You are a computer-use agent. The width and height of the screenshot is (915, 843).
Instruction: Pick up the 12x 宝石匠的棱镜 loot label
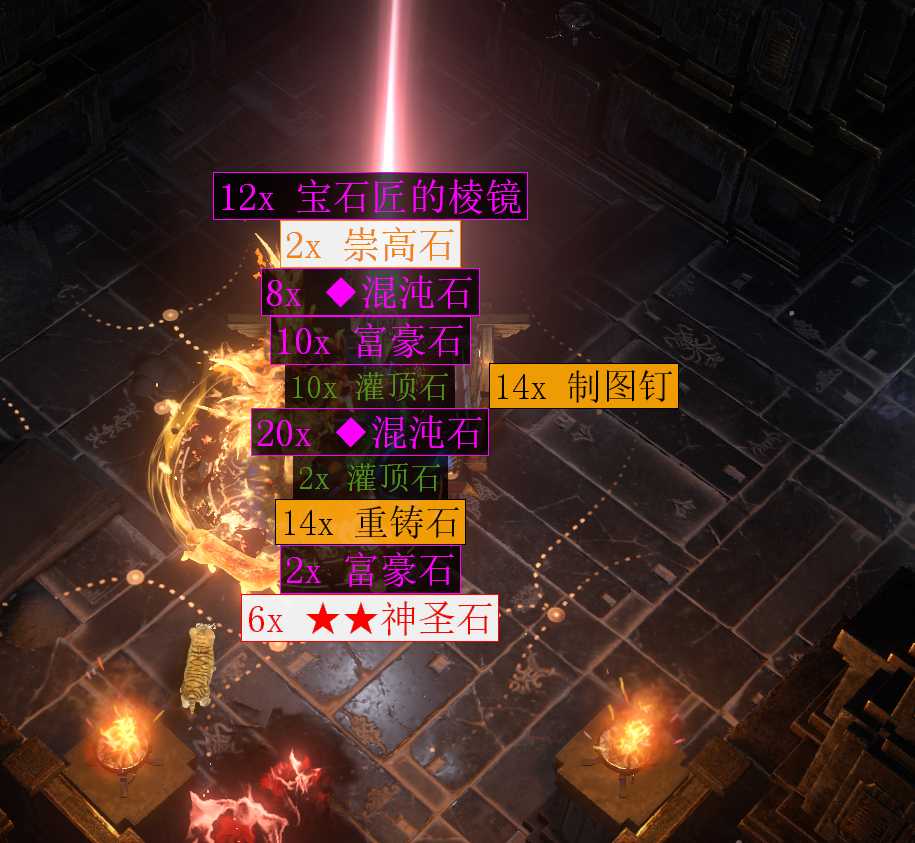(370, 197)
